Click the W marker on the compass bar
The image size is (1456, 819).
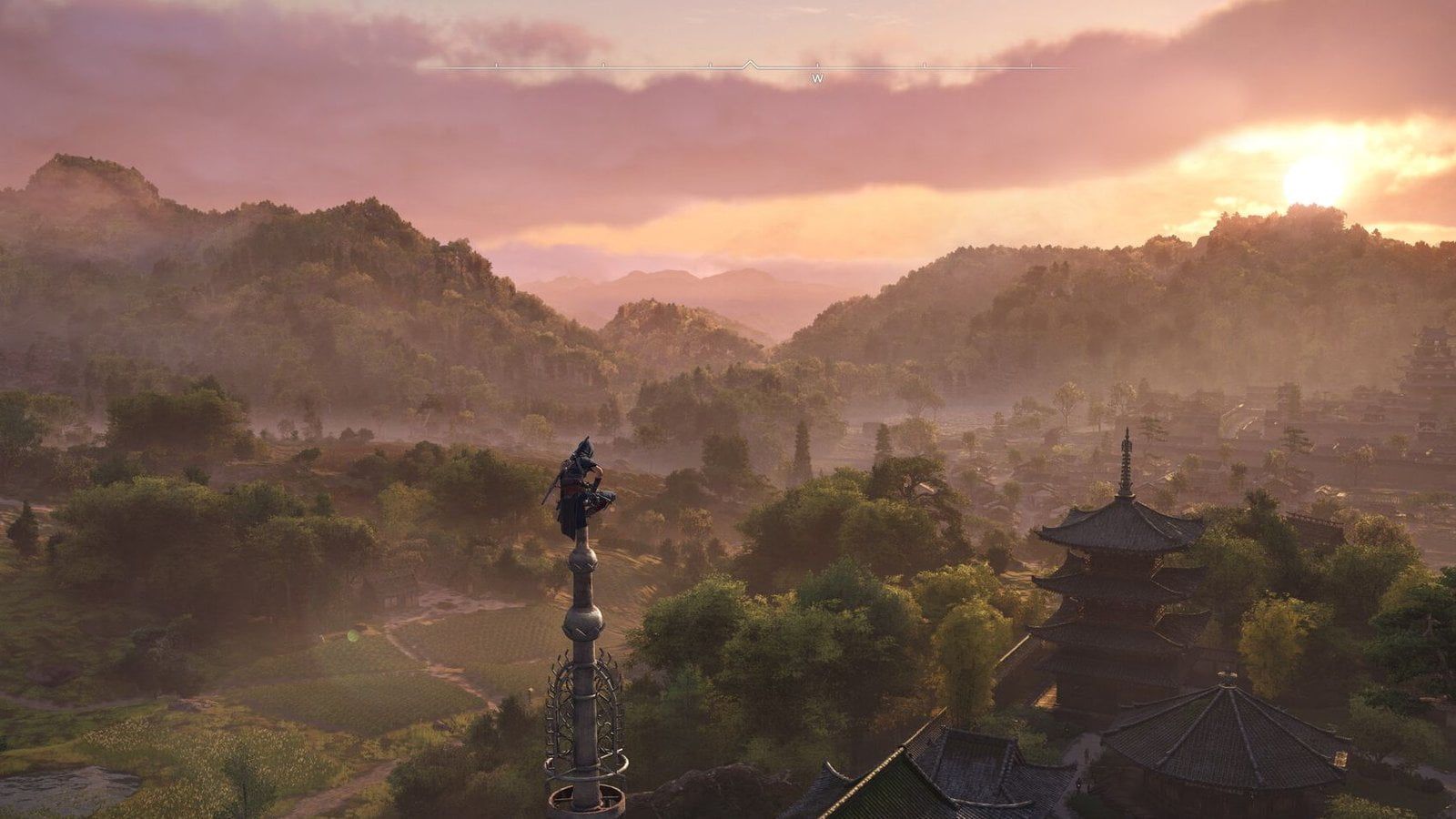coord(817,78)
